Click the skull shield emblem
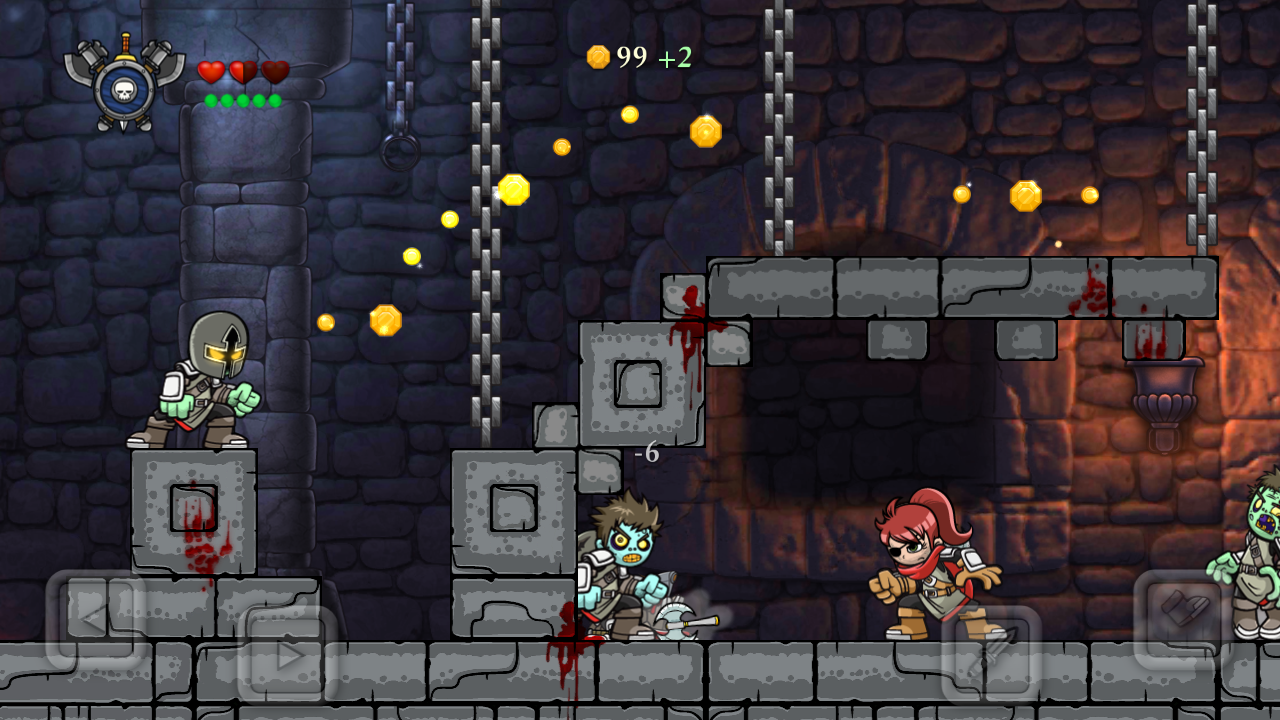Viewport: 1280px width, 720px height. click(x=124, y=85)
